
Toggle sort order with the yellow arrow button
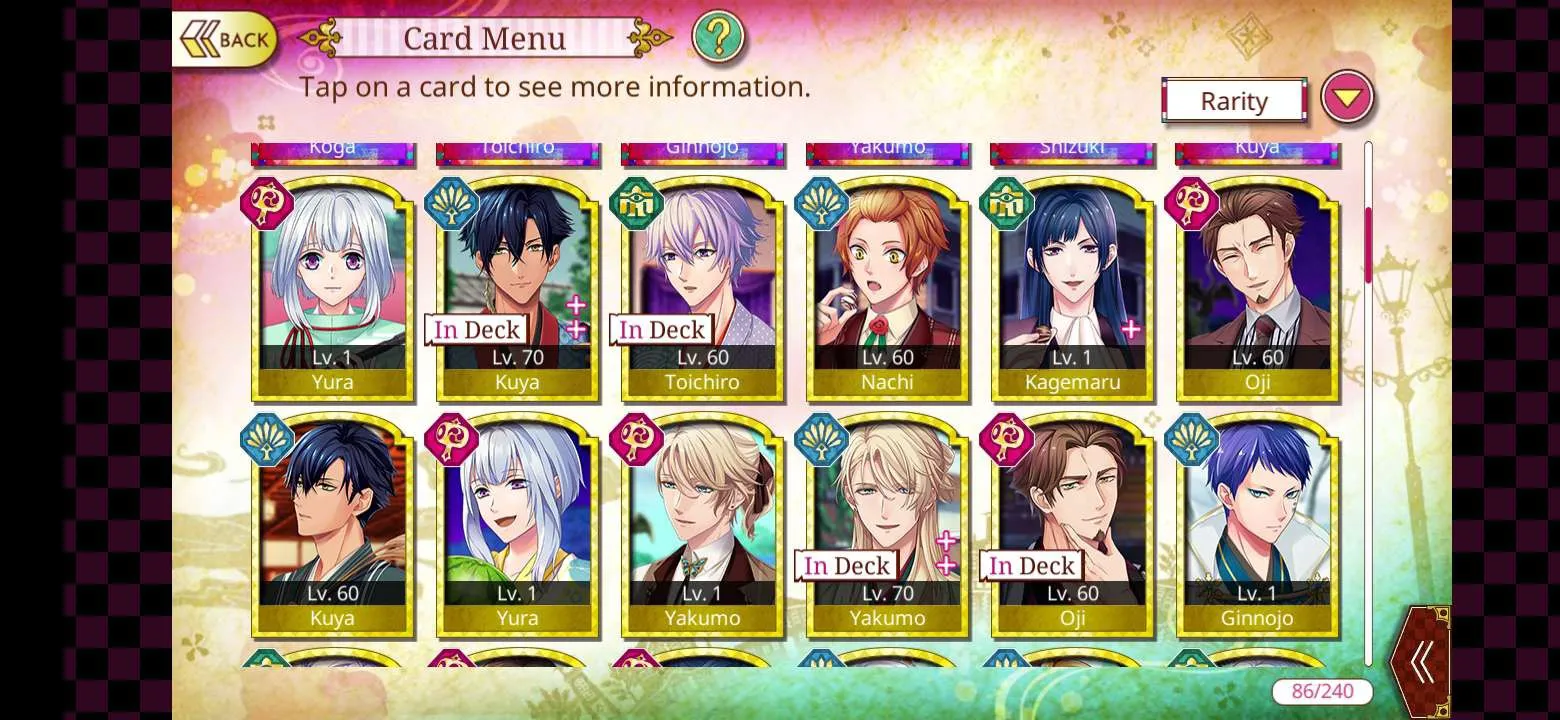pos(1347,98)
